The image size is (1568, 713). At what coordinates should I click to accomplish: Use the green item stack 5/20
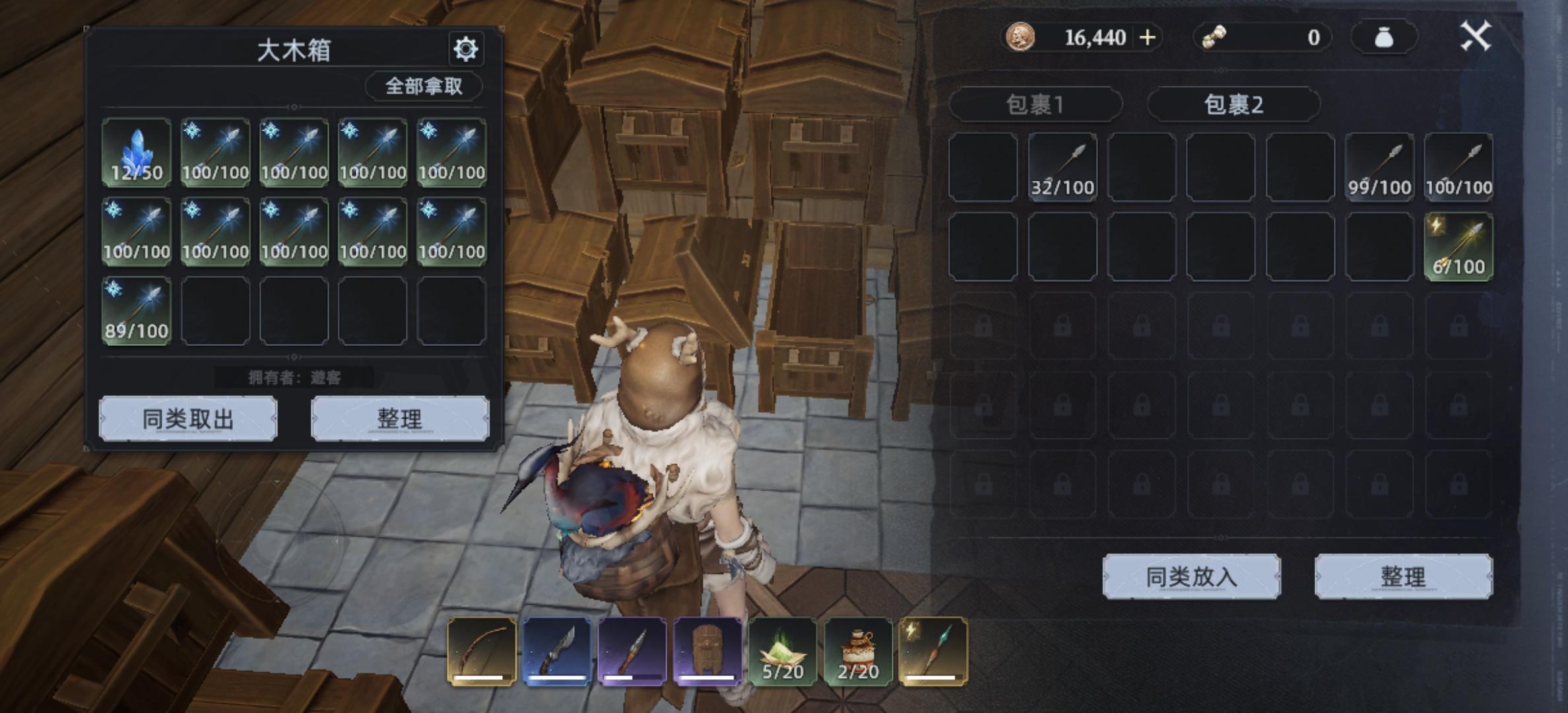(783, 652)
